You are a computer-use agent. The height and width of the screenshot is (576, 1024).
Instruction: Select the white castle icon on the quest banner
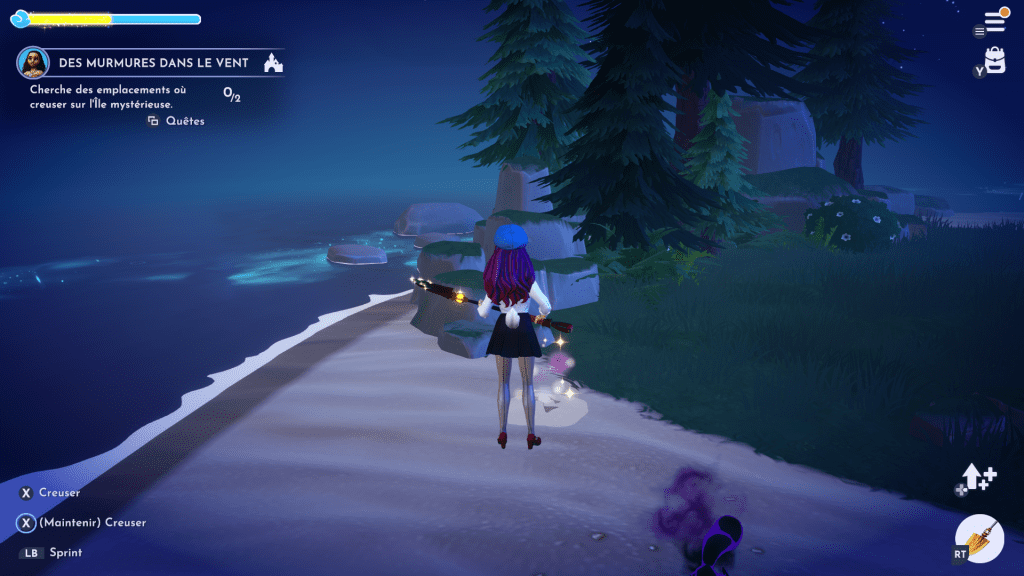coord(272,64)
